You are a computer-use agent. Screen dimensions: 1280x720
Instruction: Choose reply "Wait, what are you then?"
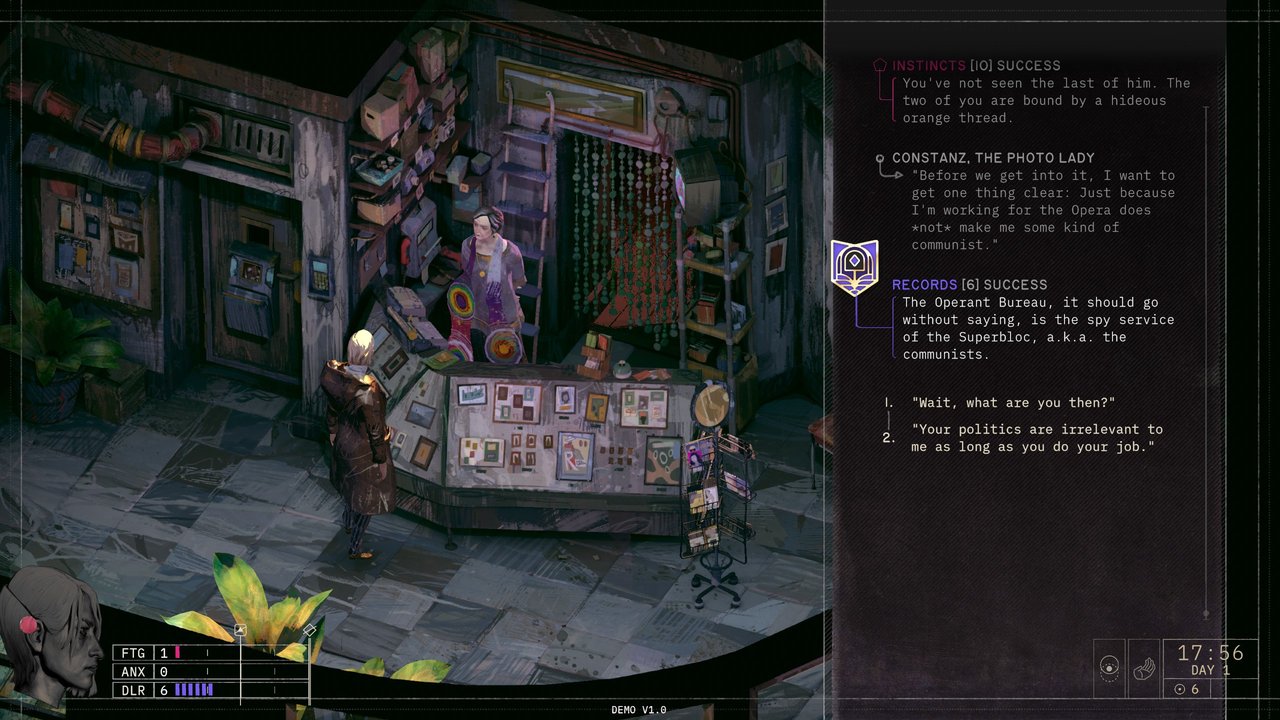1013,402
